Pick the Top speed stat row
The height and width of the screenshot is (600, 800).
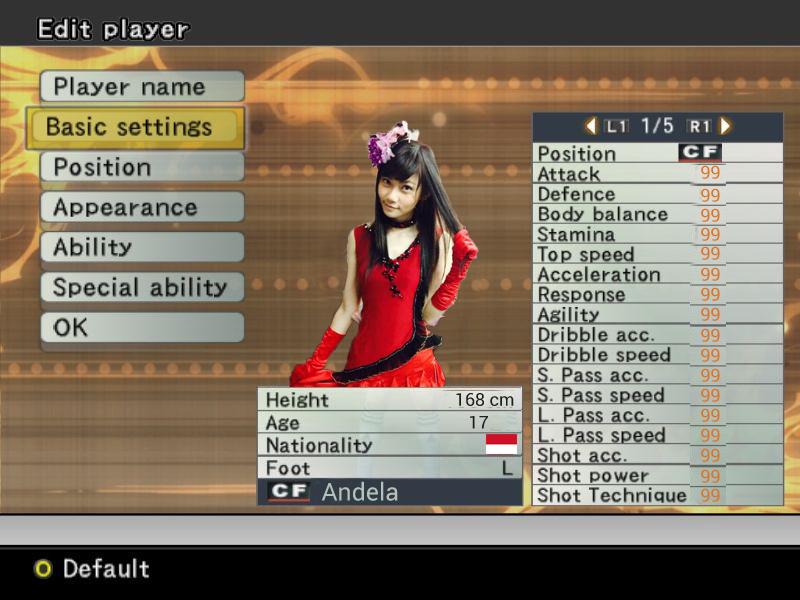[657, 254]
